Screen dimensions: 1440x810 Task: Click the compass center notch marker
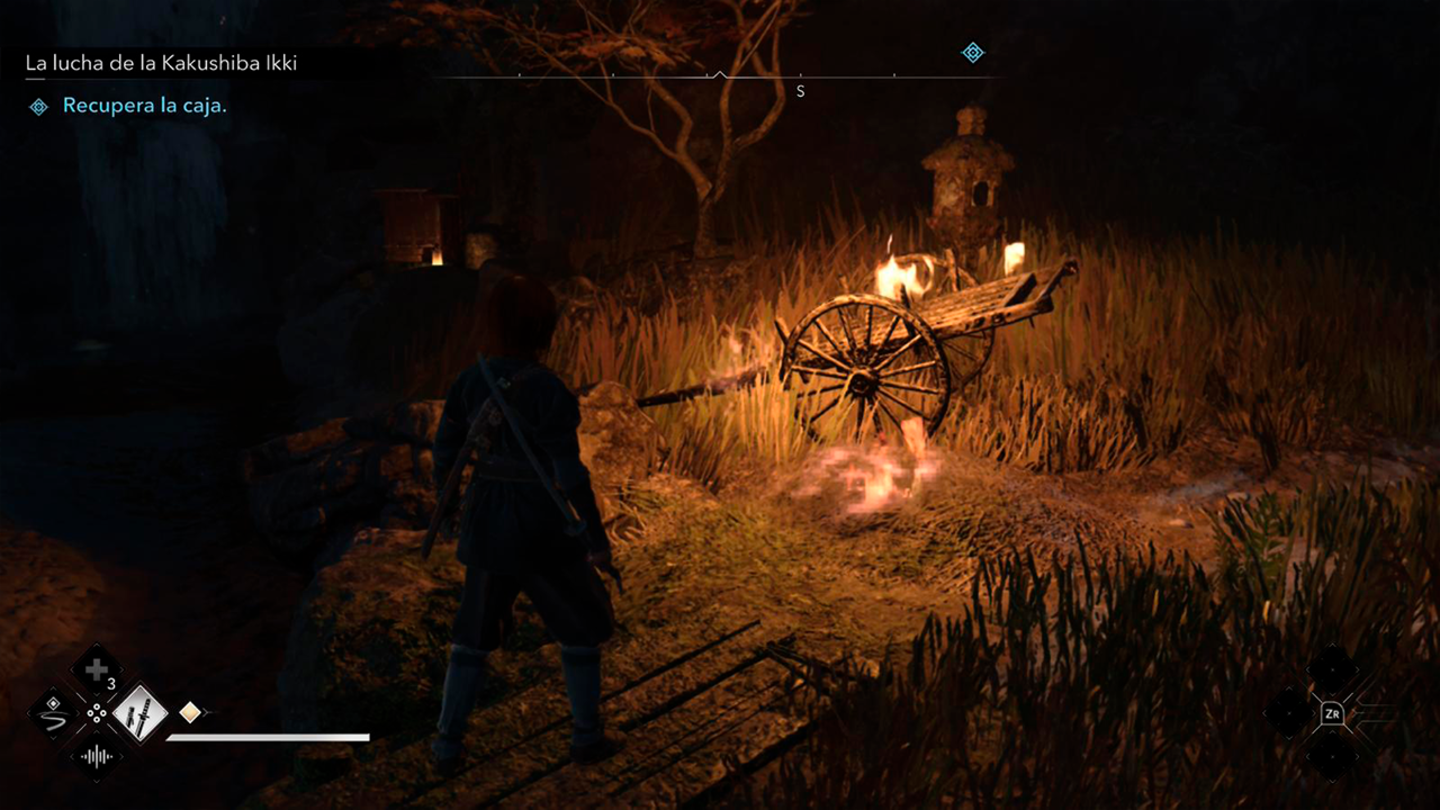(719, 73)
